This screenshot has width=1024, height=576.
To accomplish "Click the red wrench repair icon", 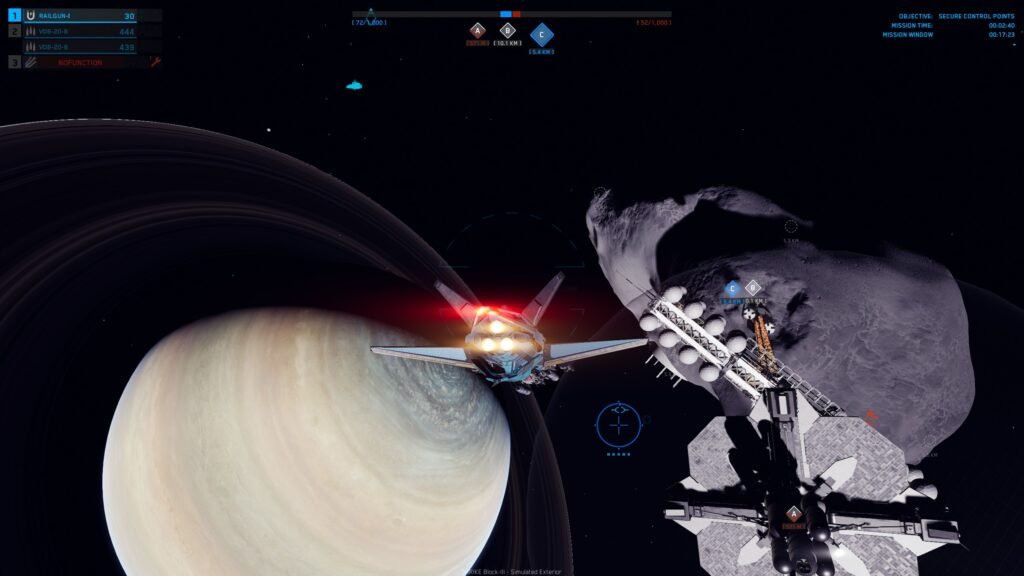I will [155, 62].
